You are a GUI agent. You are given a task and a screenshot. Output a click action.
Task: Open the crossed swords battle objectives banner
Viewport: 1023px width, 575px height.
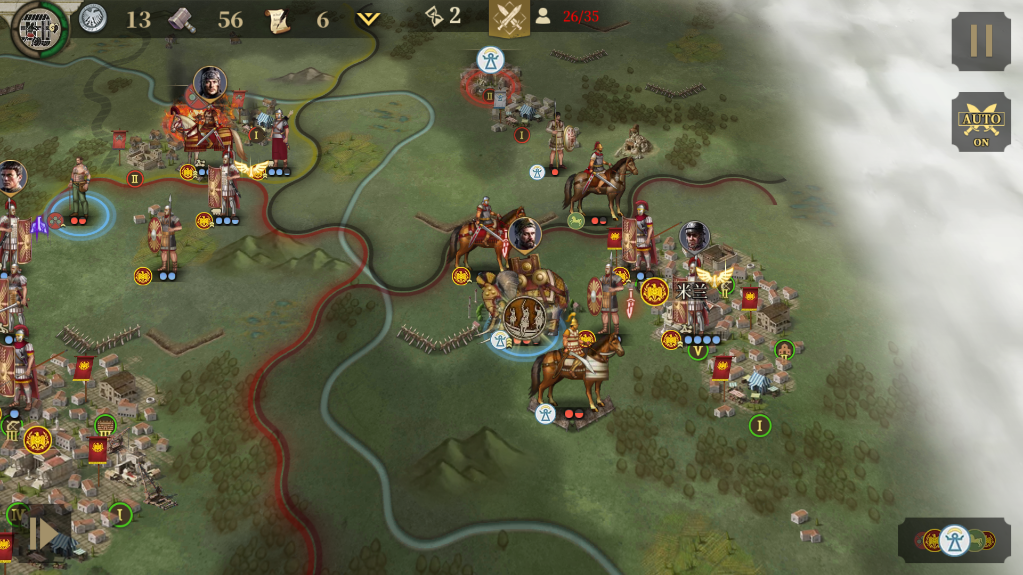509,18
